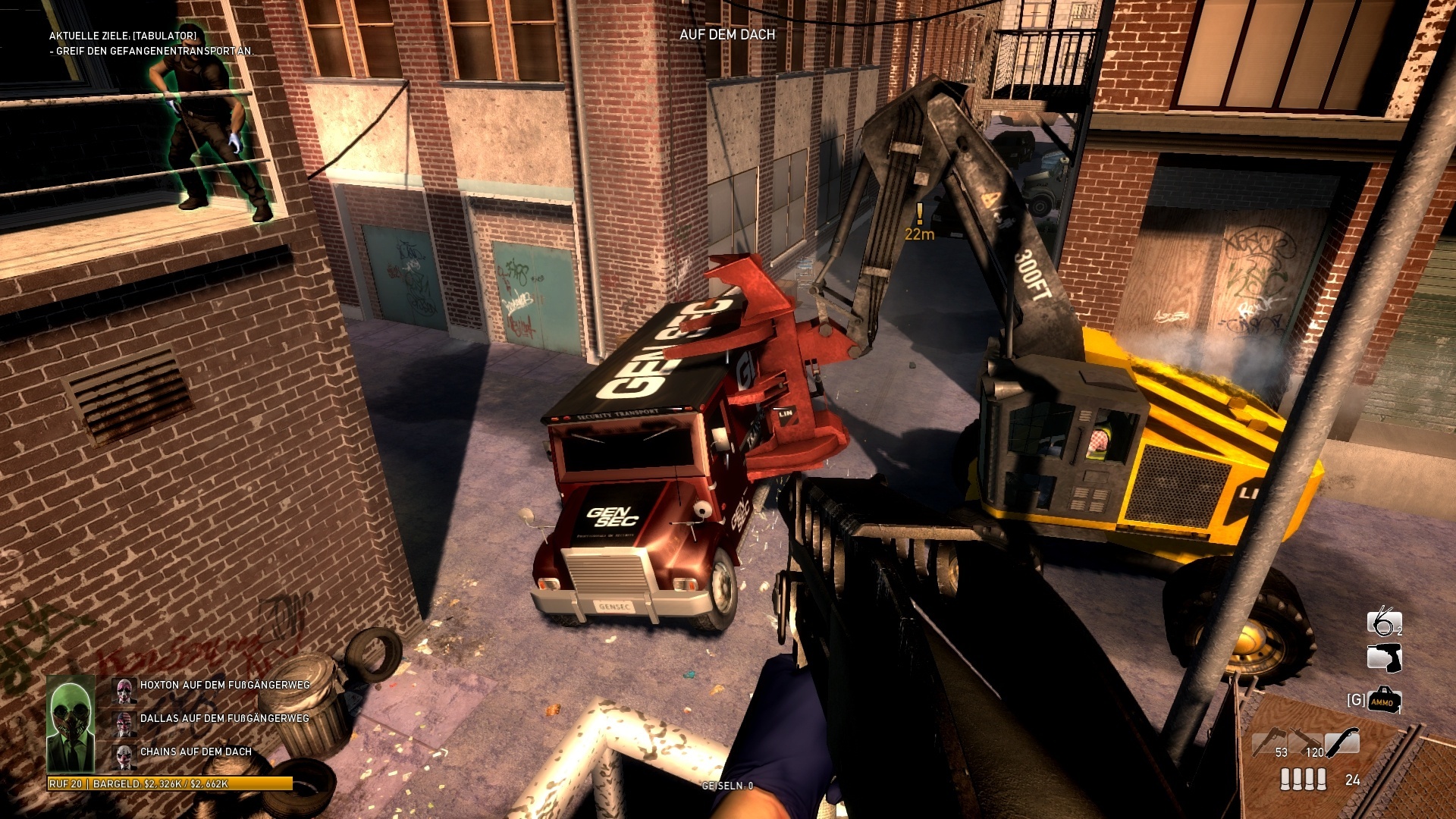Click the cable ties icon

(x=1384, y=623)
